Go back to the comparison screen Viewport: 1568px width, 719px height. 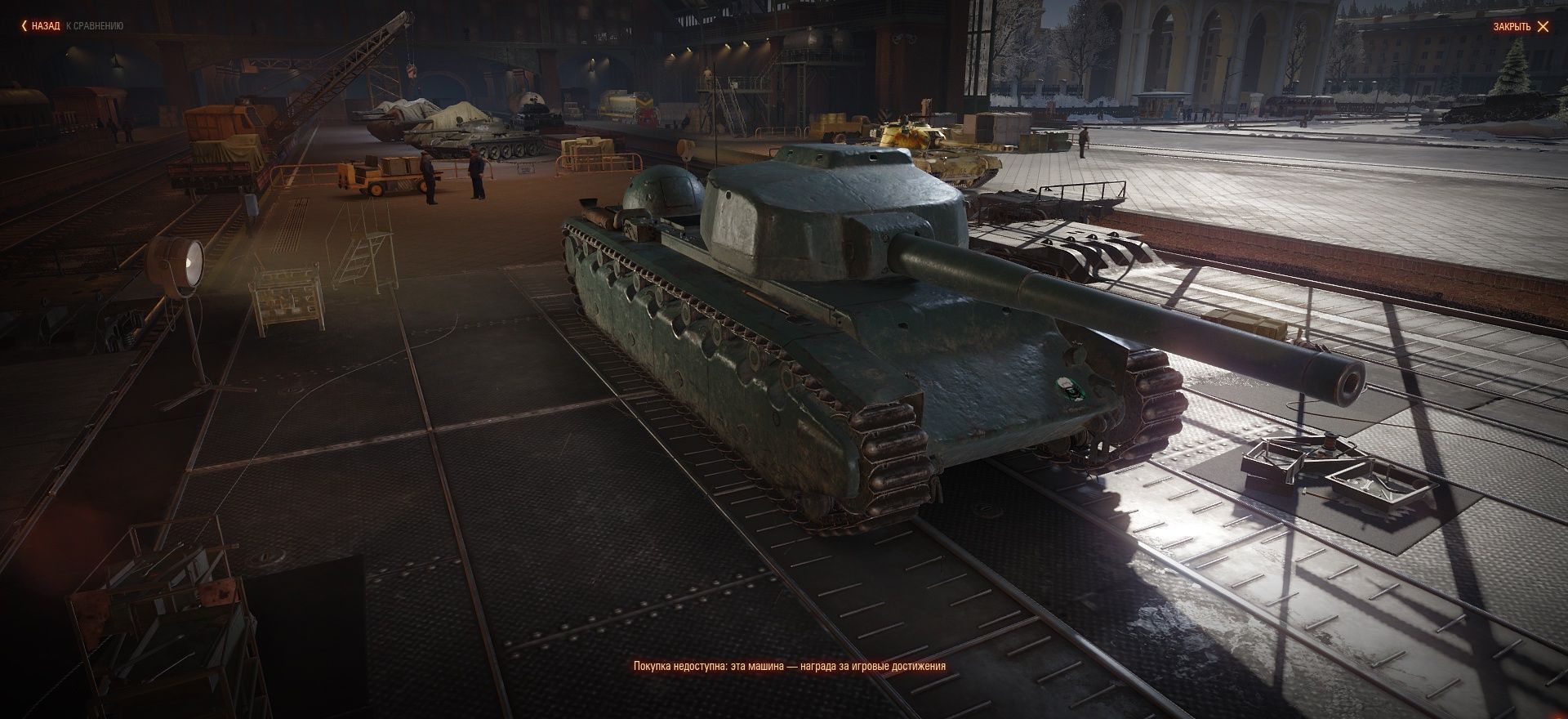tap(45, 26)
